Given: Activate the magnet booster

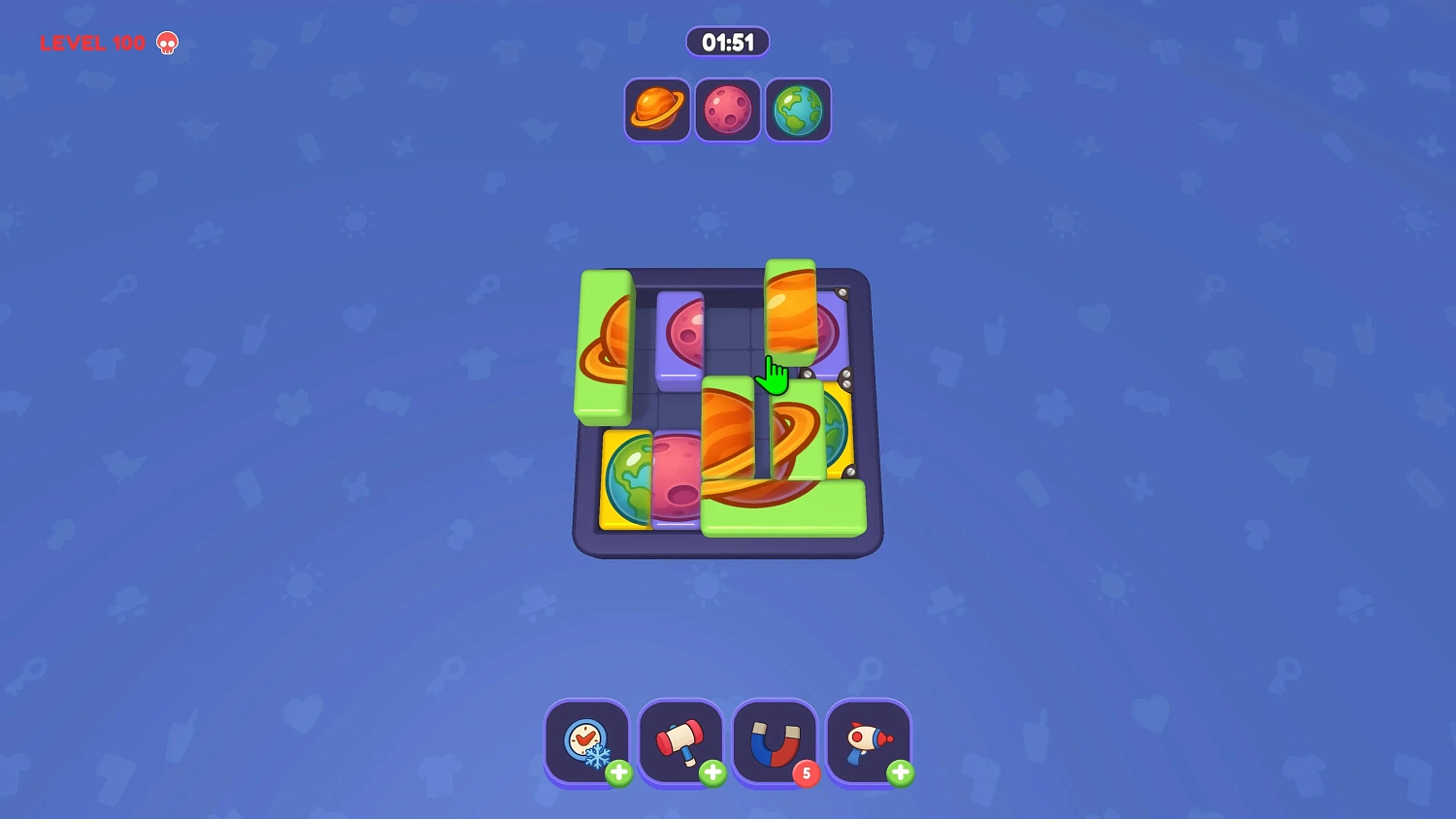Looking at the screenshot, I should point(774,741).
